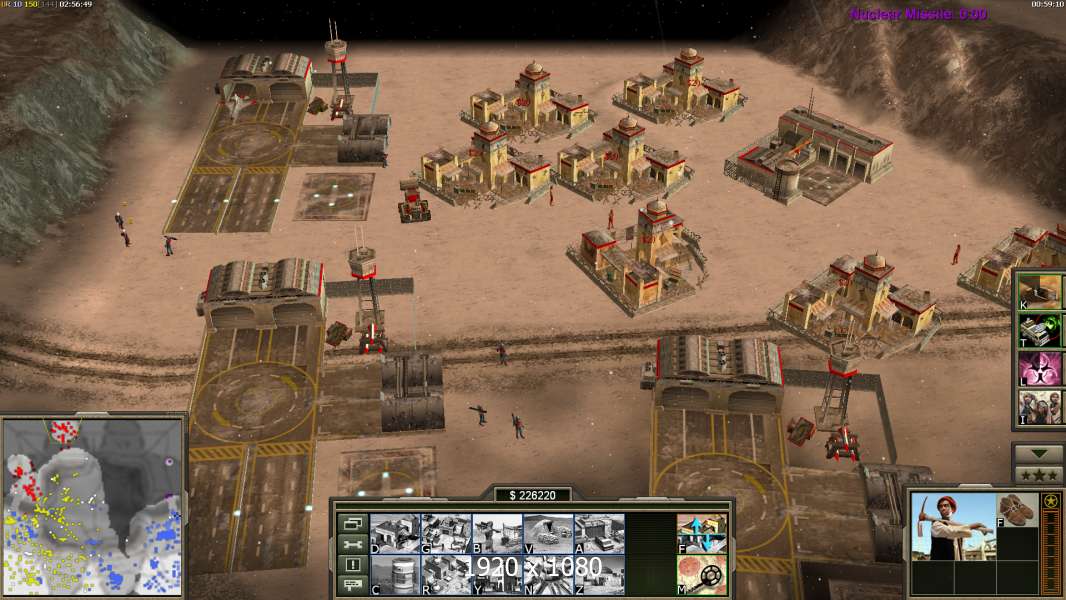Click the wrench repair button
This screenshot has height=600, width=1066.
point(351,544)
